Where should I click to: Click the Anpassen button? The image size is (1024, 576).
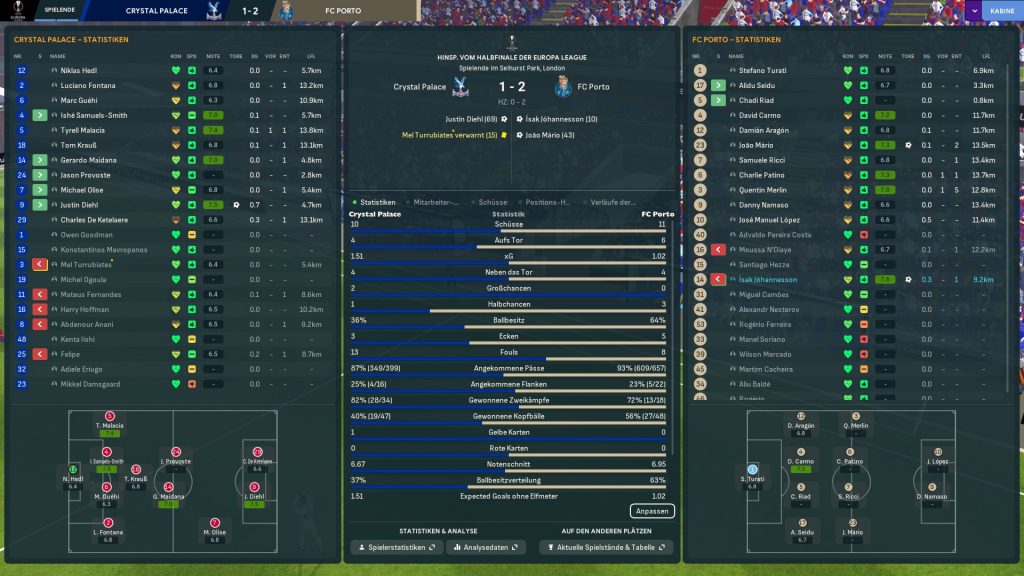652,511
